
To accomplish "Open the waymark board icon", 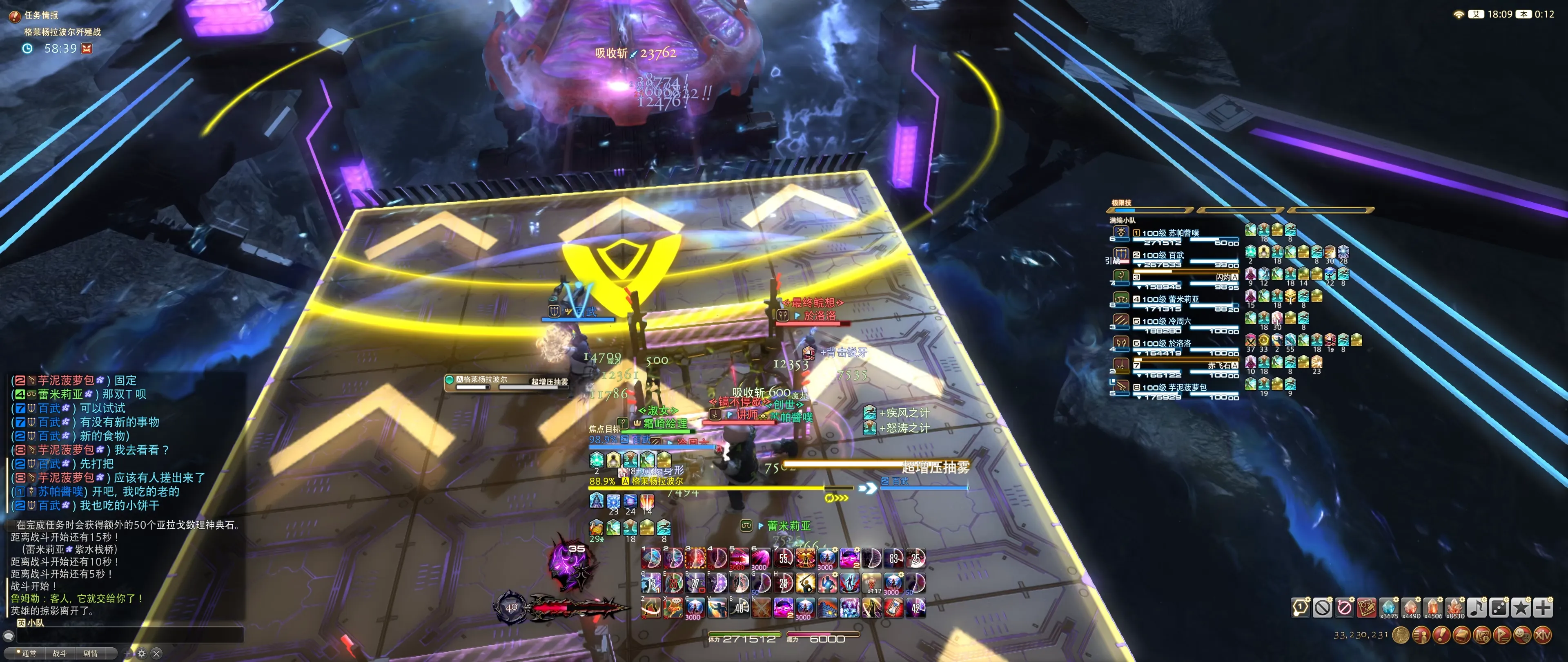I will (1367, 607).
